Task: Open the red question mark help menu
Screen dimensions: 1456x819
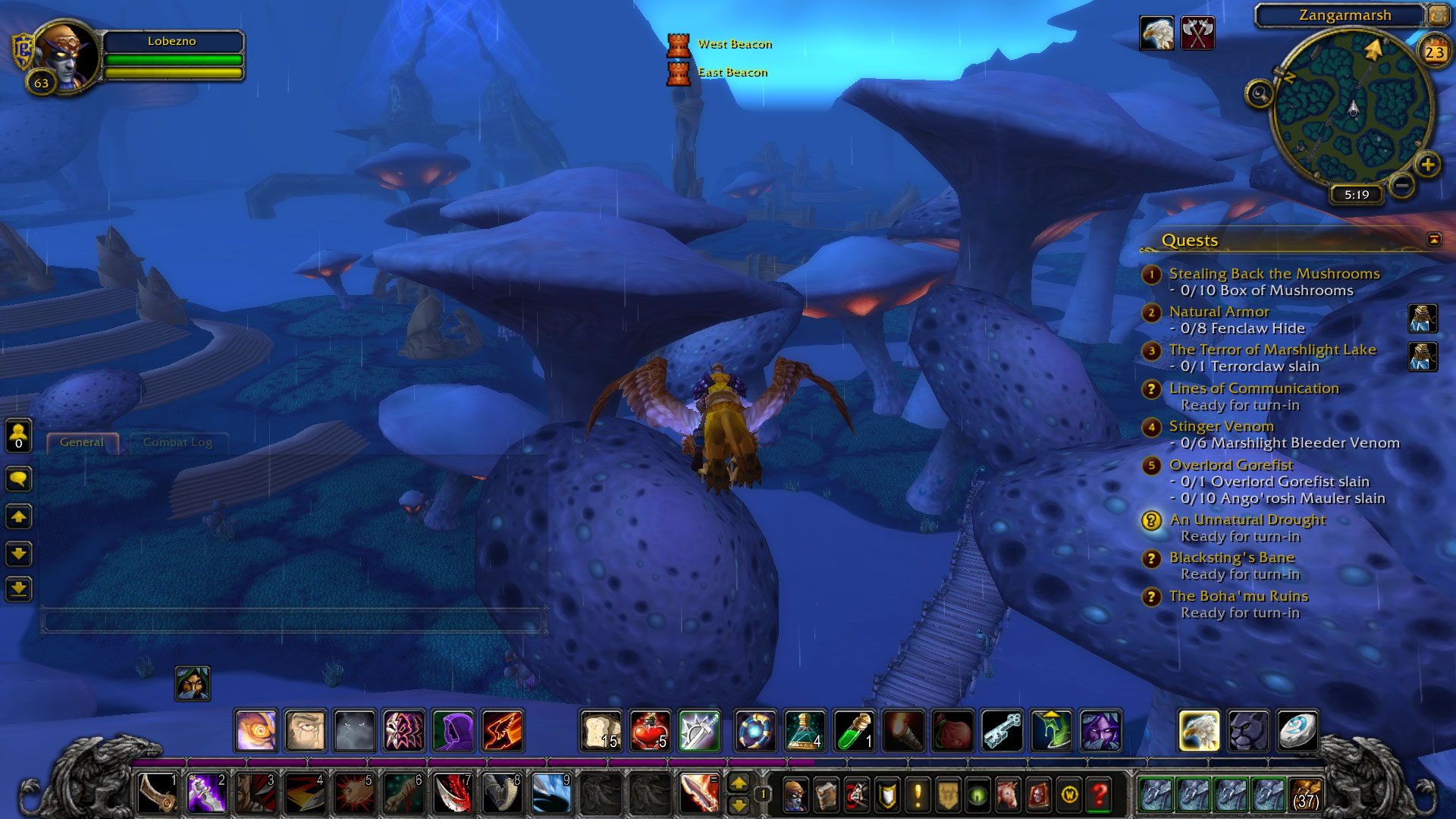Action: pos(1099,795)
